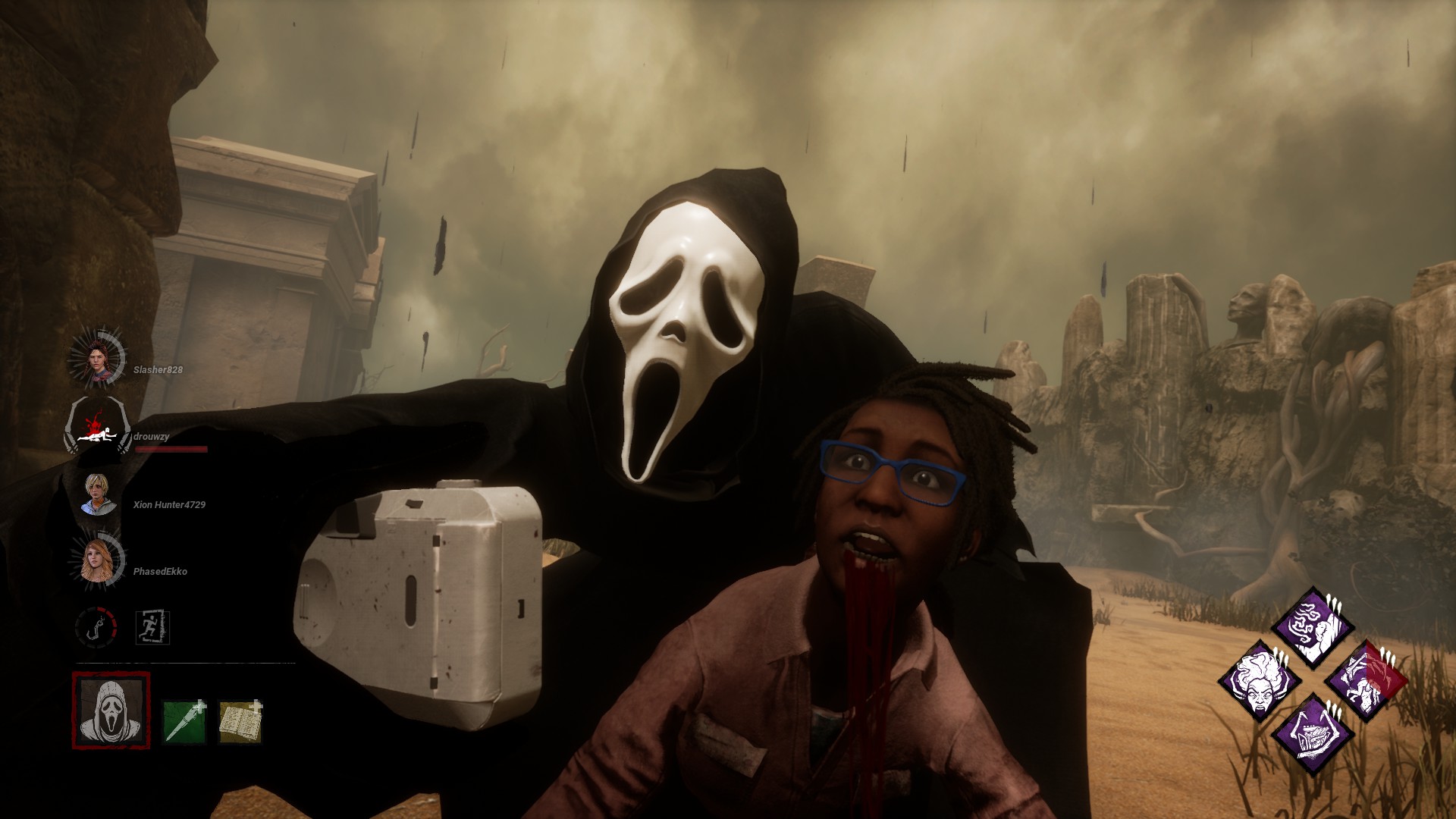
Task: Select the exit gate running-man icon
Action: (x=152, y=628)
